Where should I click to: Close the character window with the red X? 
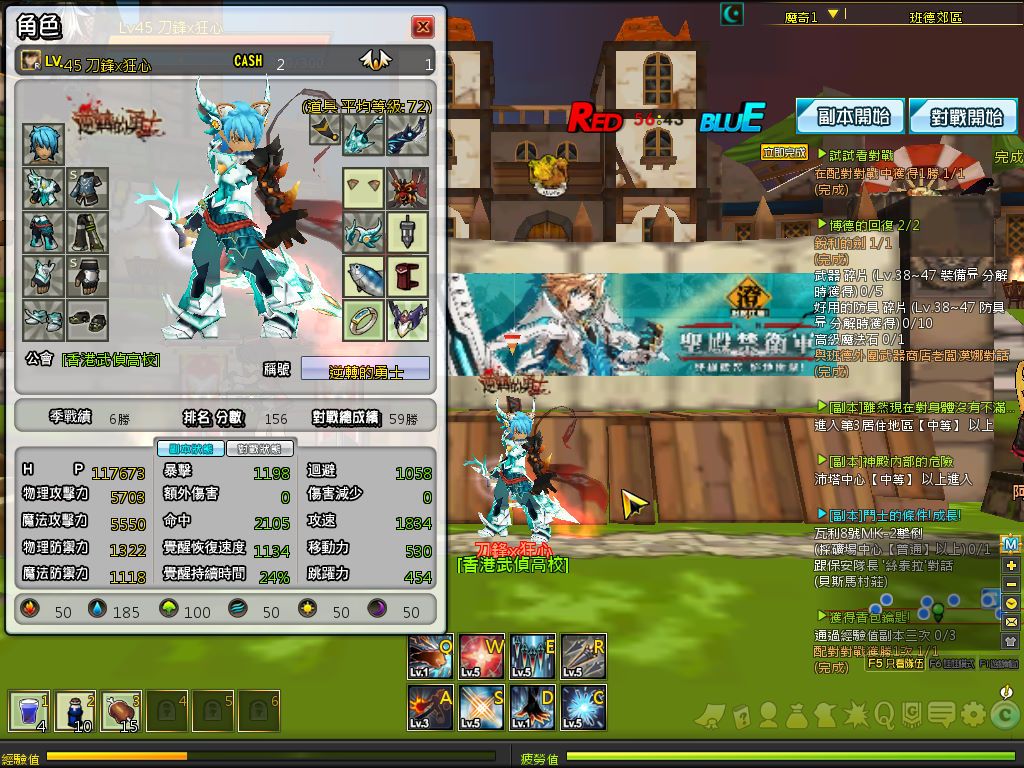[x=423, y=27]
